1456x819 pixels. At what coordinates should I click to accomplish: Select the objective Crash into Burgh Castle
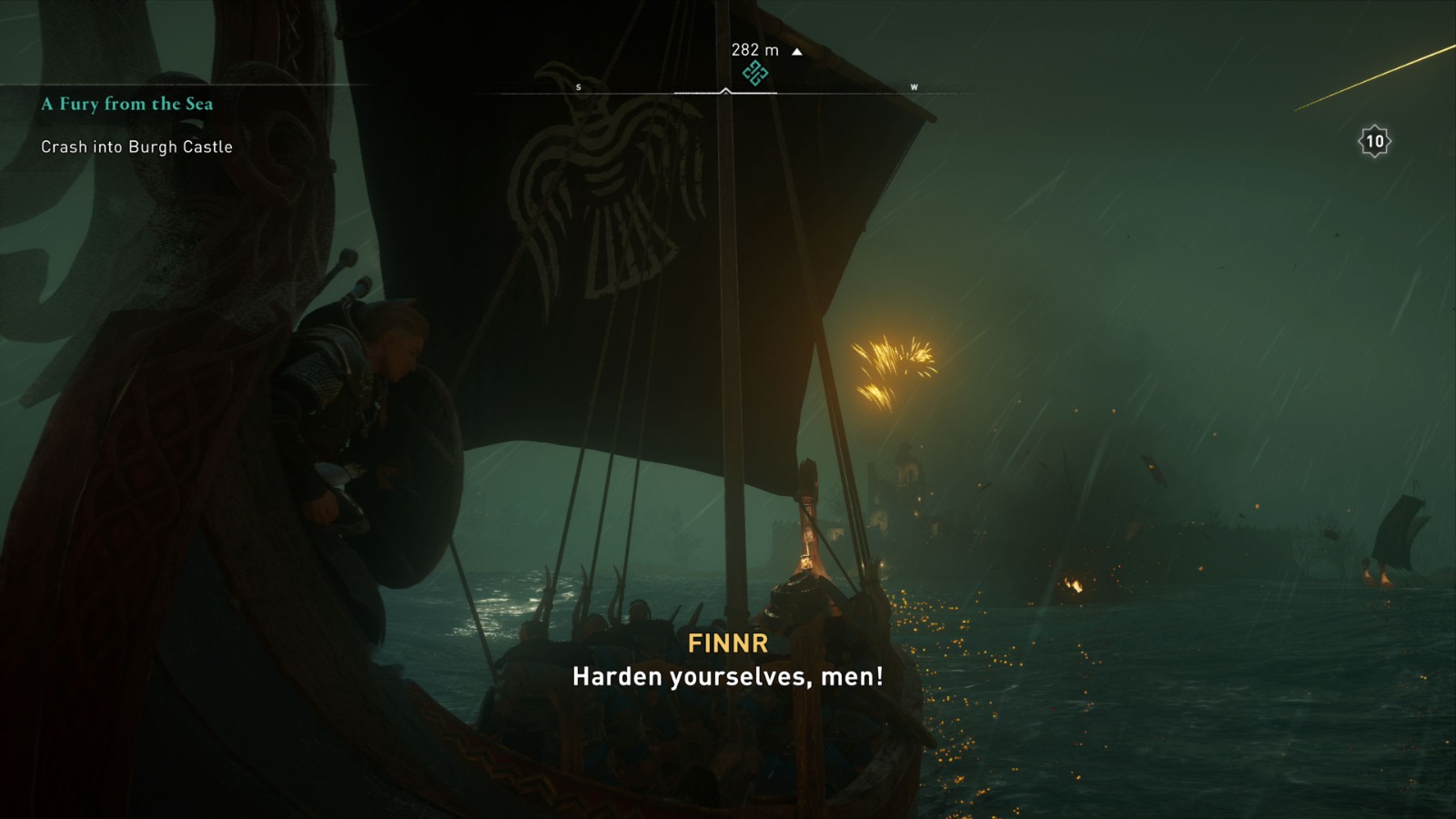[x=136, y=146]
